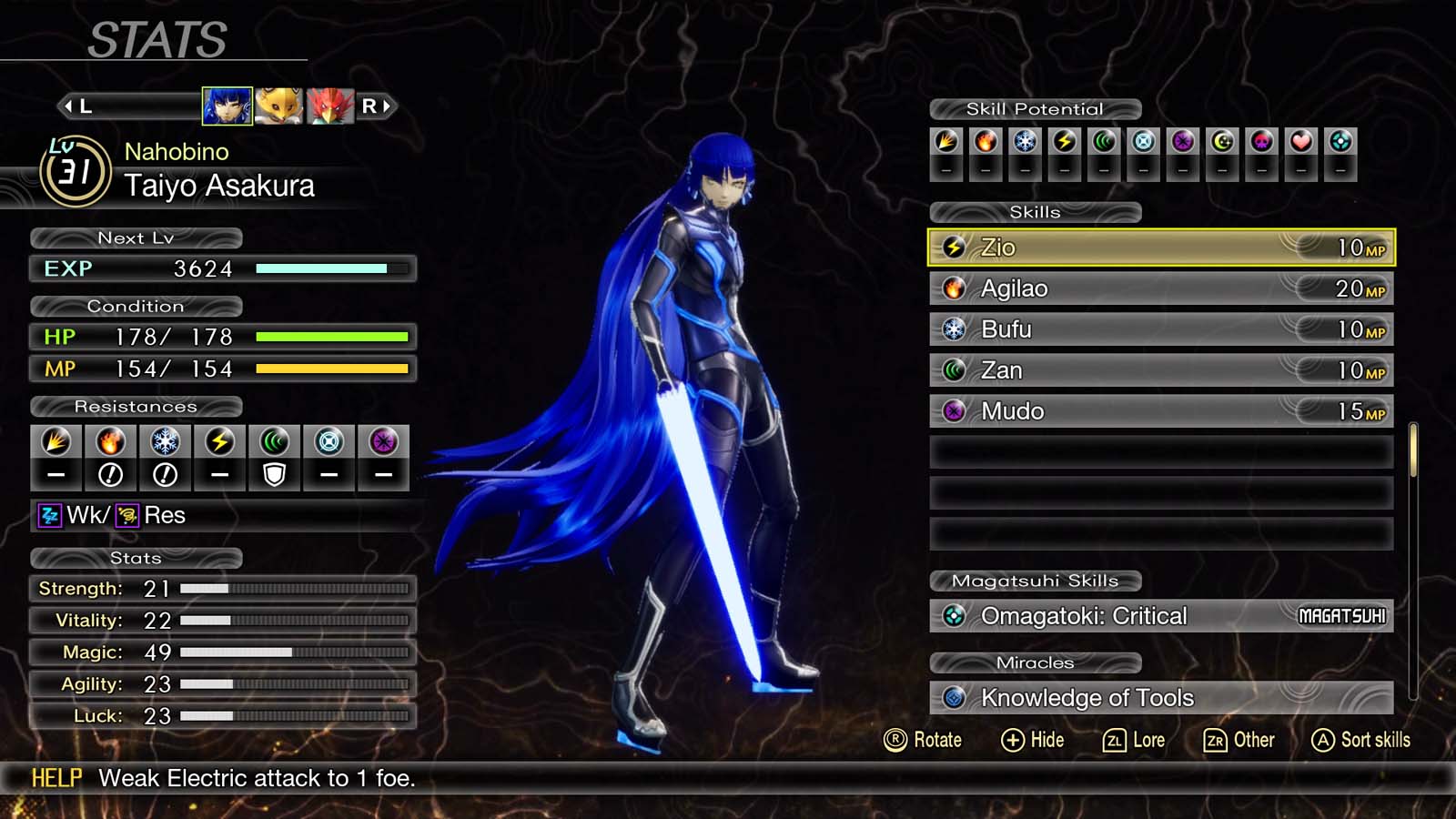Select the dark icon next to Mudo
Image resolution: width=1456 pixels, height=819 pixels.
coord(954,410)
